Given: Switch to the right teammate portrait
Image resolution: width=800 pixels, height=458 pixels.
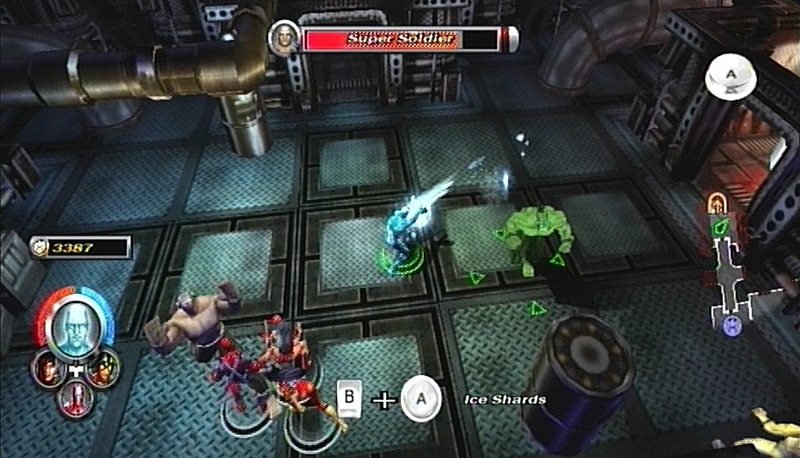Looking at the screenshot, I should tap(102, 371).
